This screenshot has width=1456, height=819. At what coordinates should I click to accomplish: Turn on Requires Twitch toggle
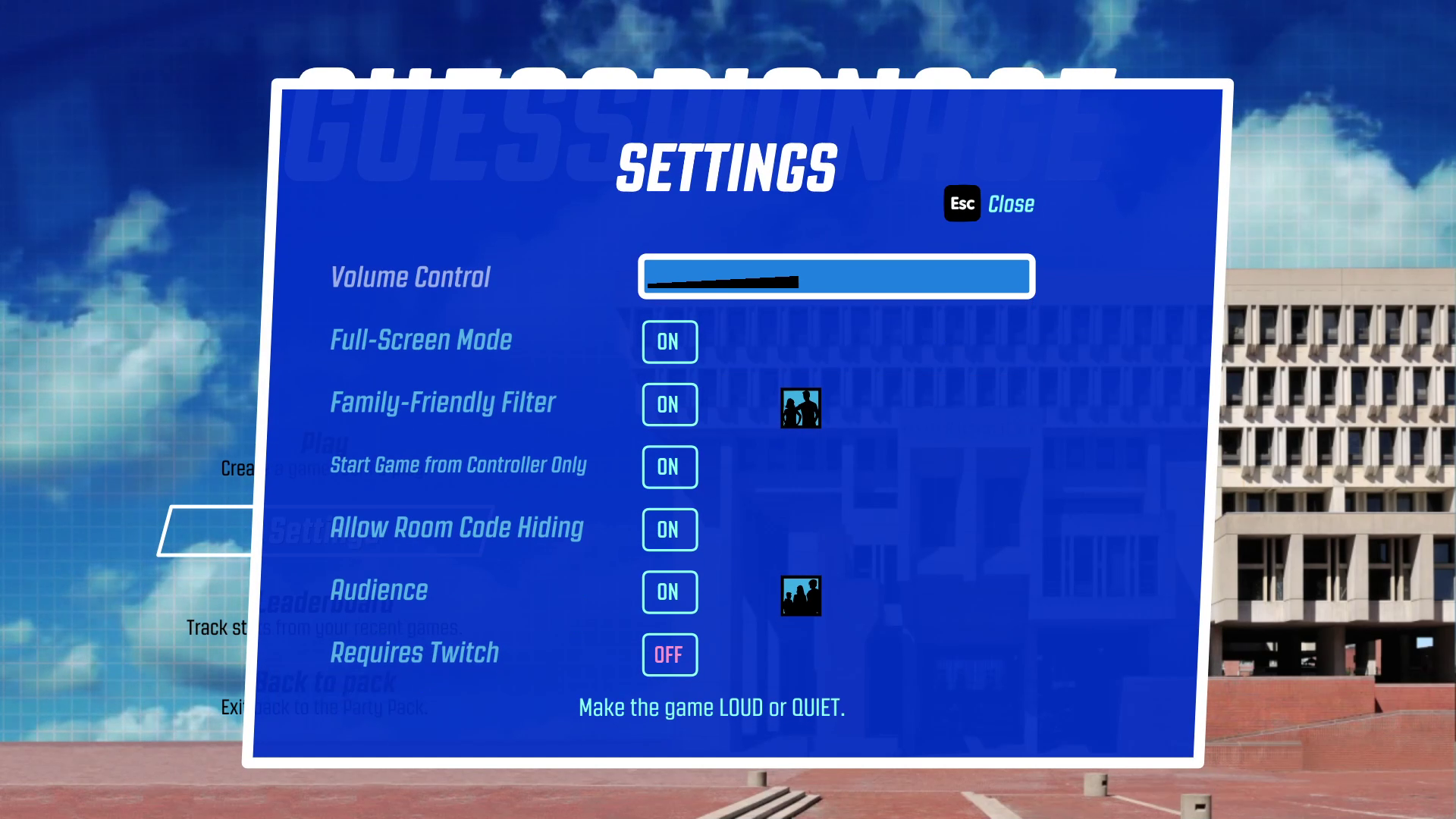pos(669,654)
